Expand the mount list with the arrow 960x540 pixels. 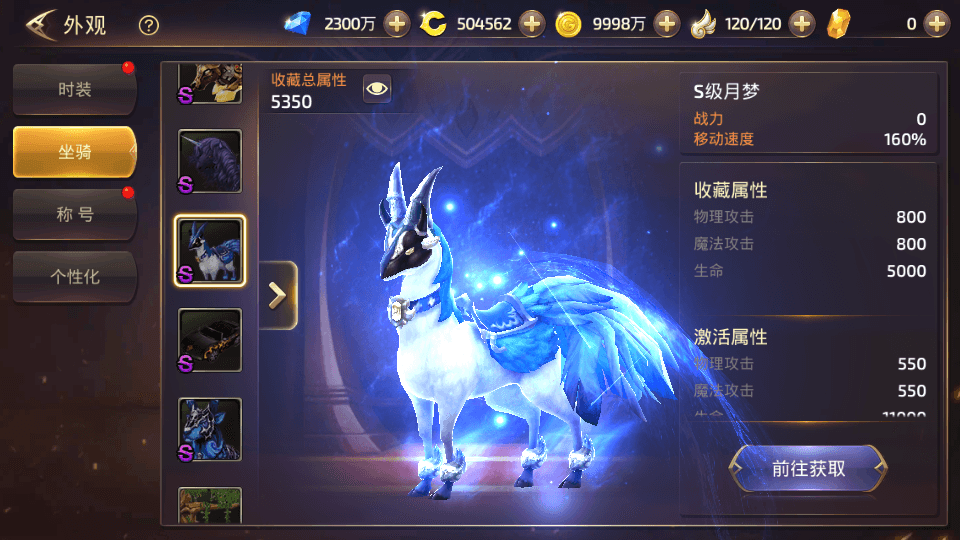[x=278, y=295]
